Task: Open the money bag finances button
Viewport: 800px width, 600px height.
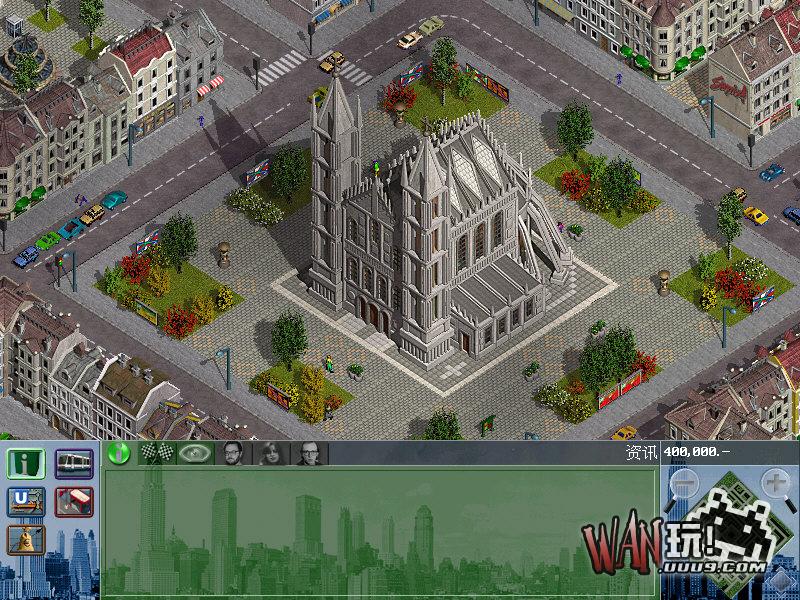Action: (x=26, y=540)
